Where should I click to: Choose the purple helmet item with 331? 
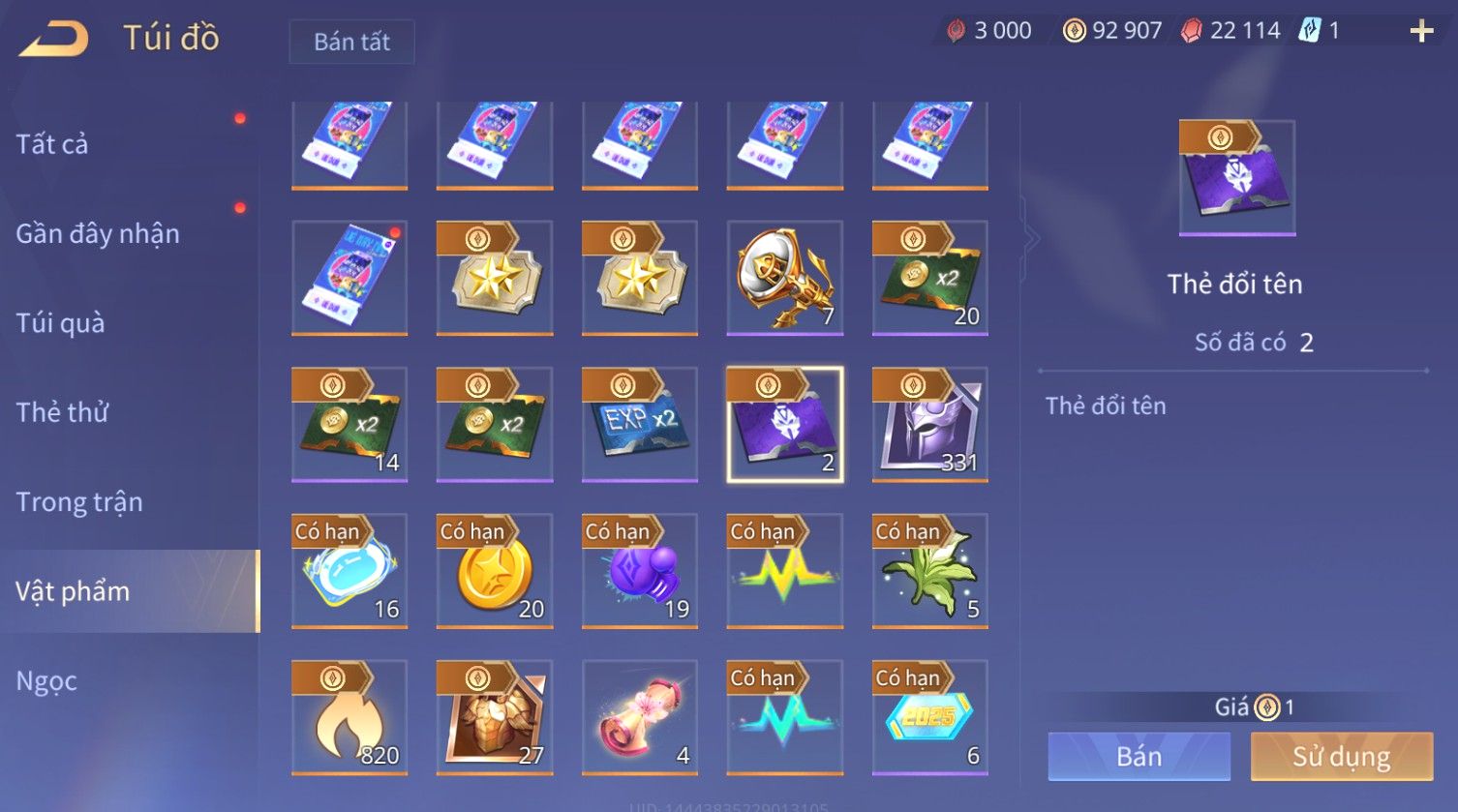coord(929,424)
